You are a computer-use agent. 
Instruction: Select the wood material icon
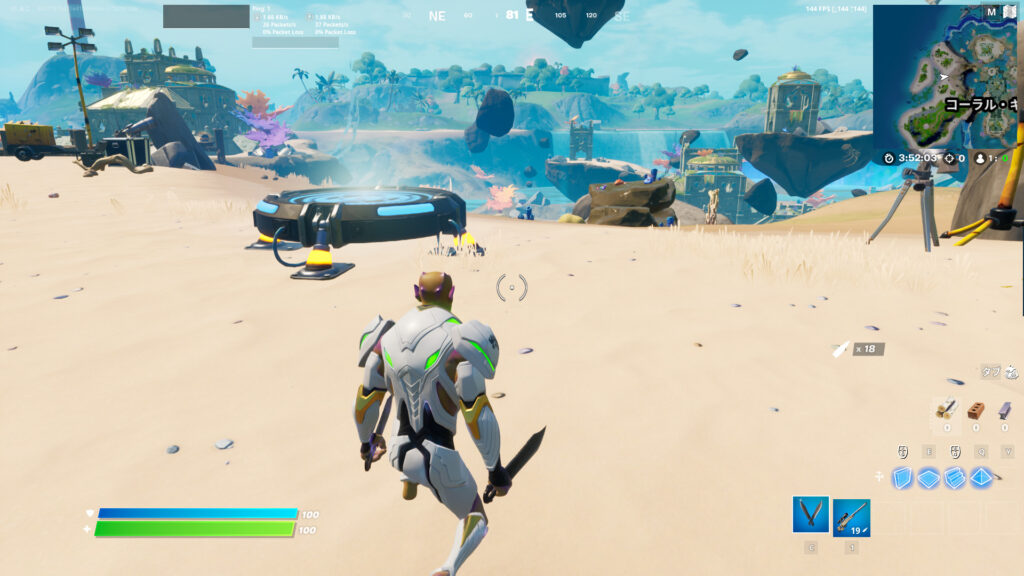pos(946,409)
